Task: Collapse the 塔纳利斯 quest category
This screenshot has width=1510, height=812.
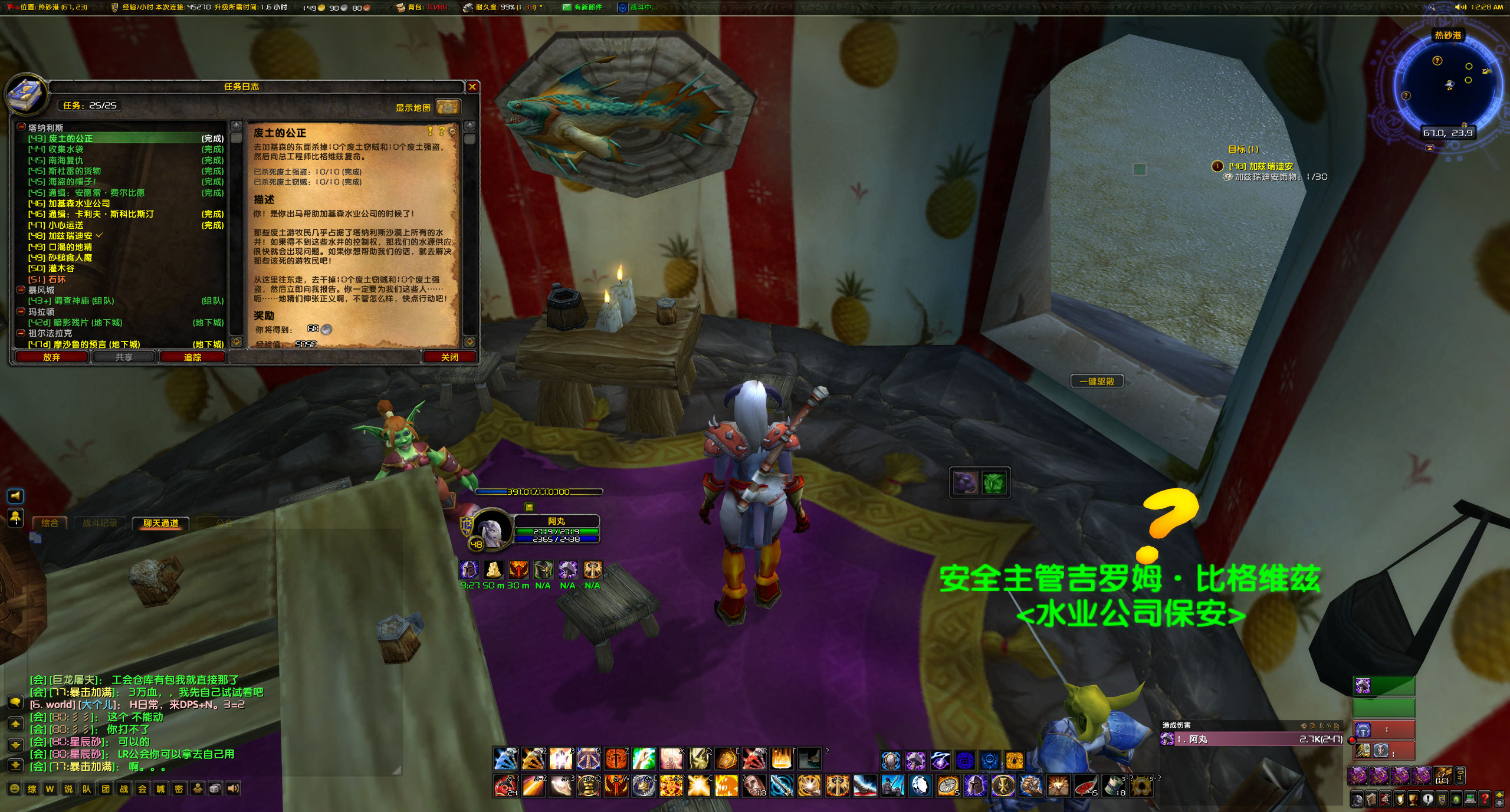Action: [21, 127]
